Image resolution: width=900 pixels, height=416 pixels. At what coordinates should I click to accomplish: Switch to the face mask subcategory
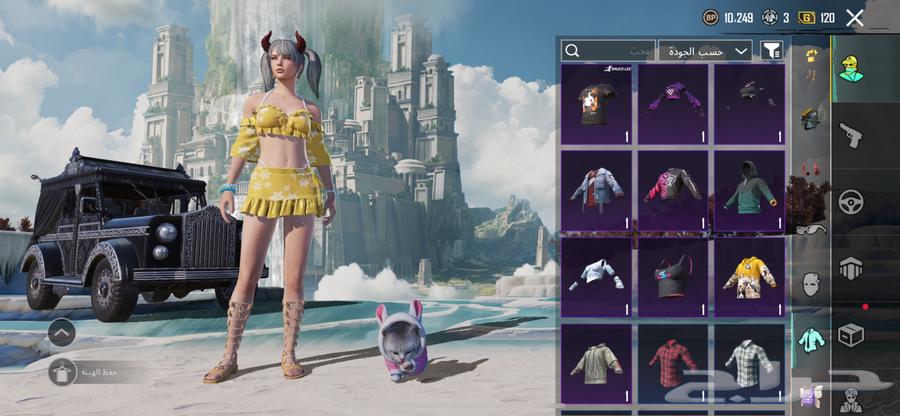pos(811,284)
